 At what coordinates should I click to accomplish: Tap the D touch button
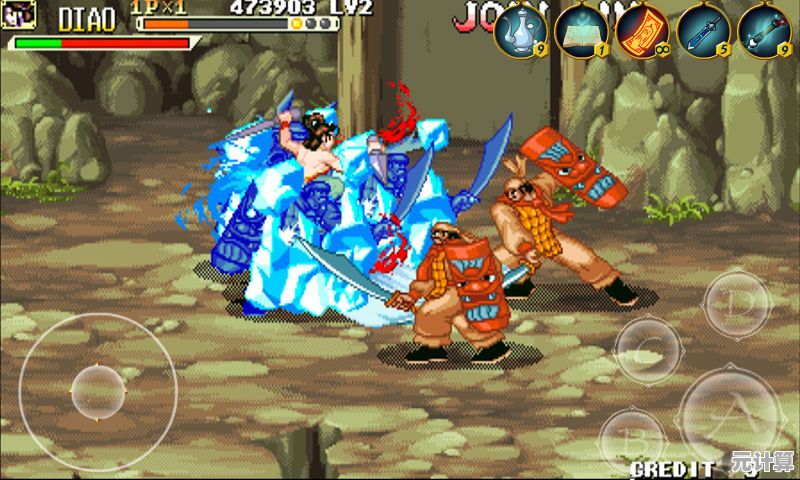click(737, 302)
